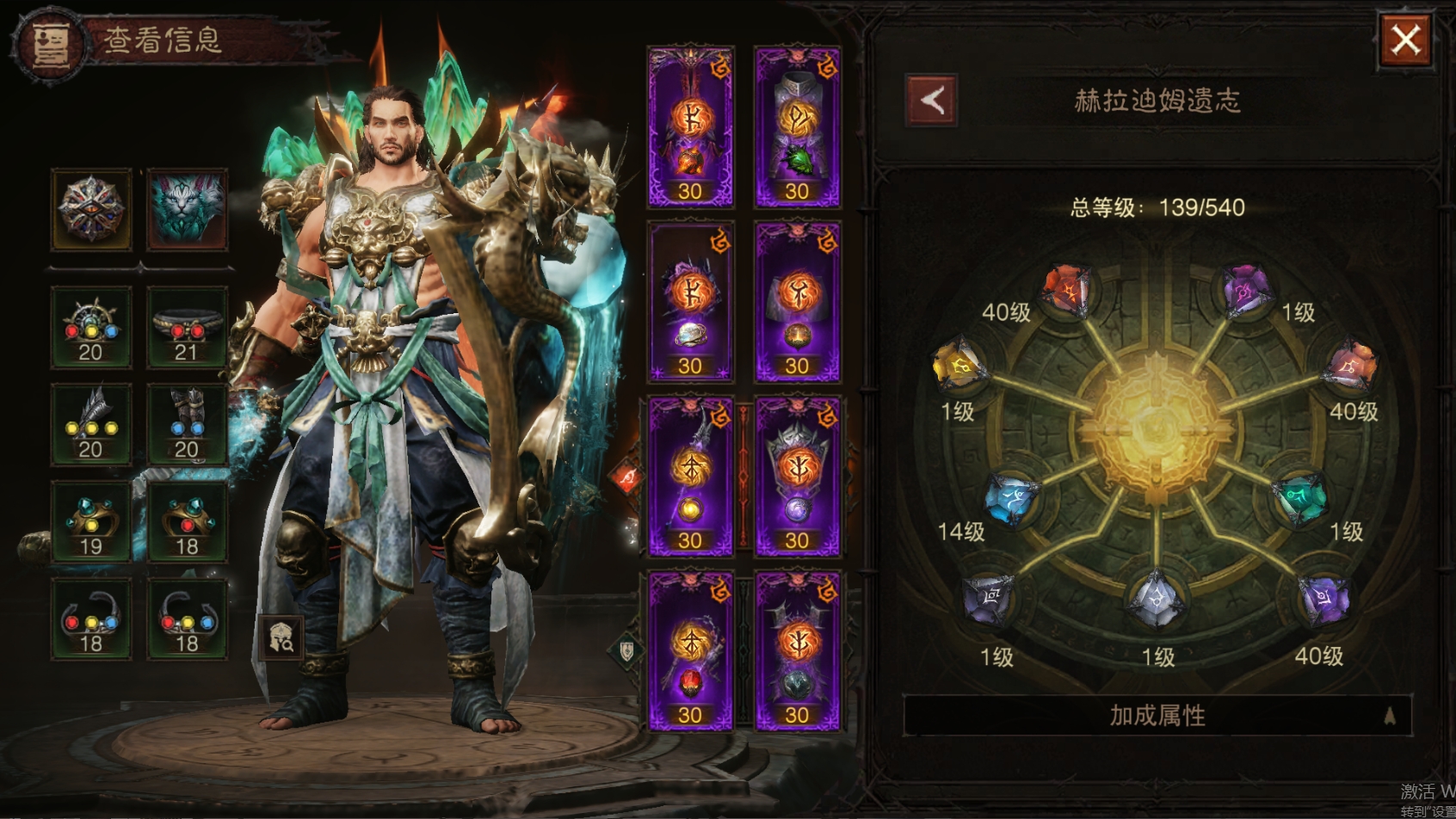Select the level 14 blue gem node

1011,498
